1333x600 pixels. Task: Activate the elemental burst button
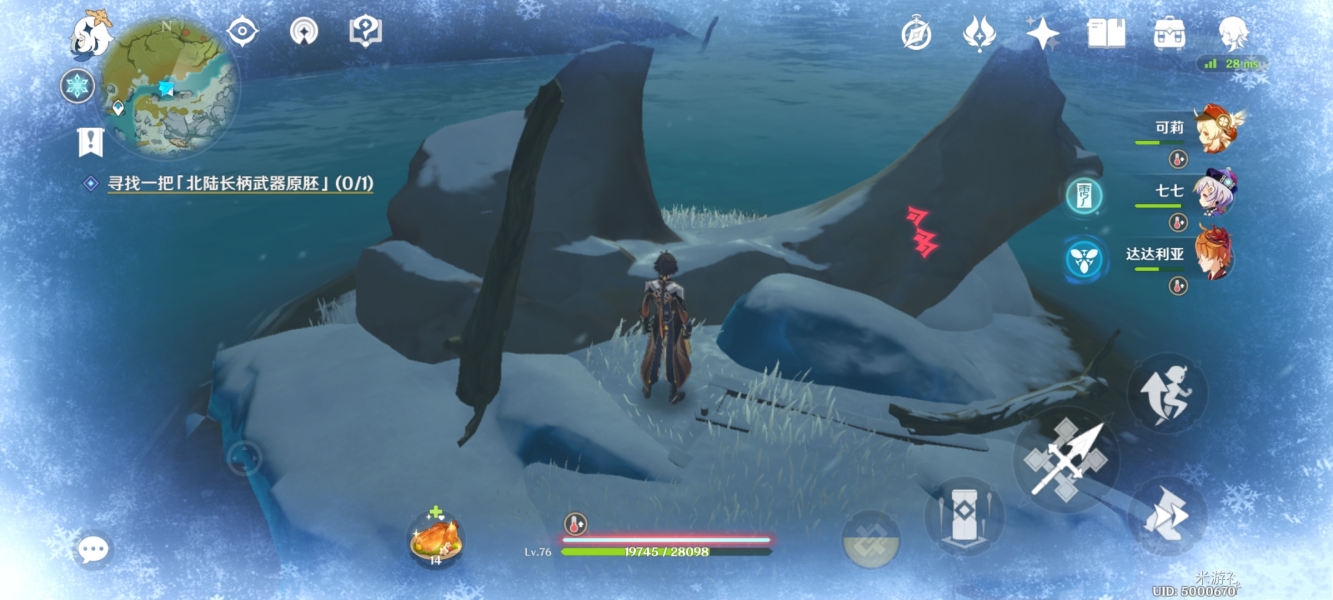[871, 540]
